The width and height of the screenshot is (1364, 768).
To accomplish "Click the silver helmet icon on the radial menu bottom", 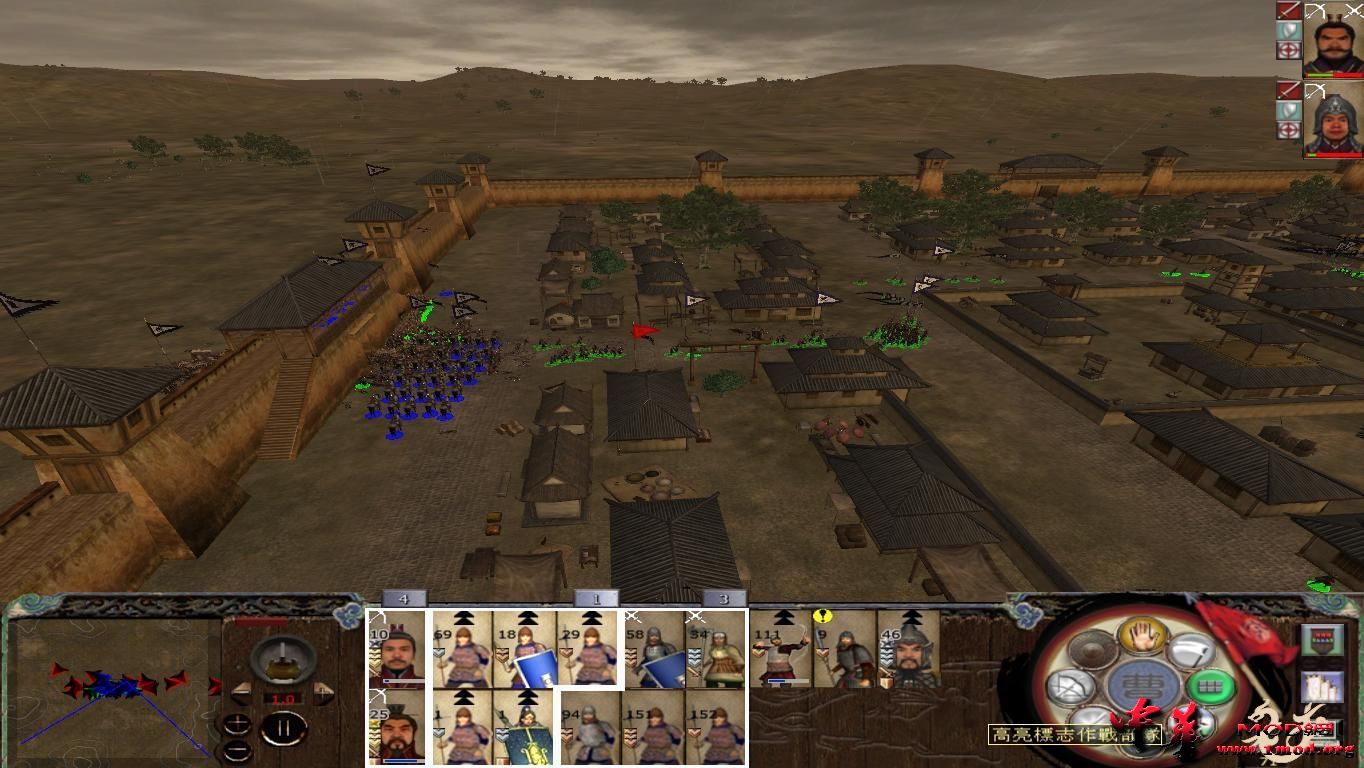I will [x=1190, y=722].
